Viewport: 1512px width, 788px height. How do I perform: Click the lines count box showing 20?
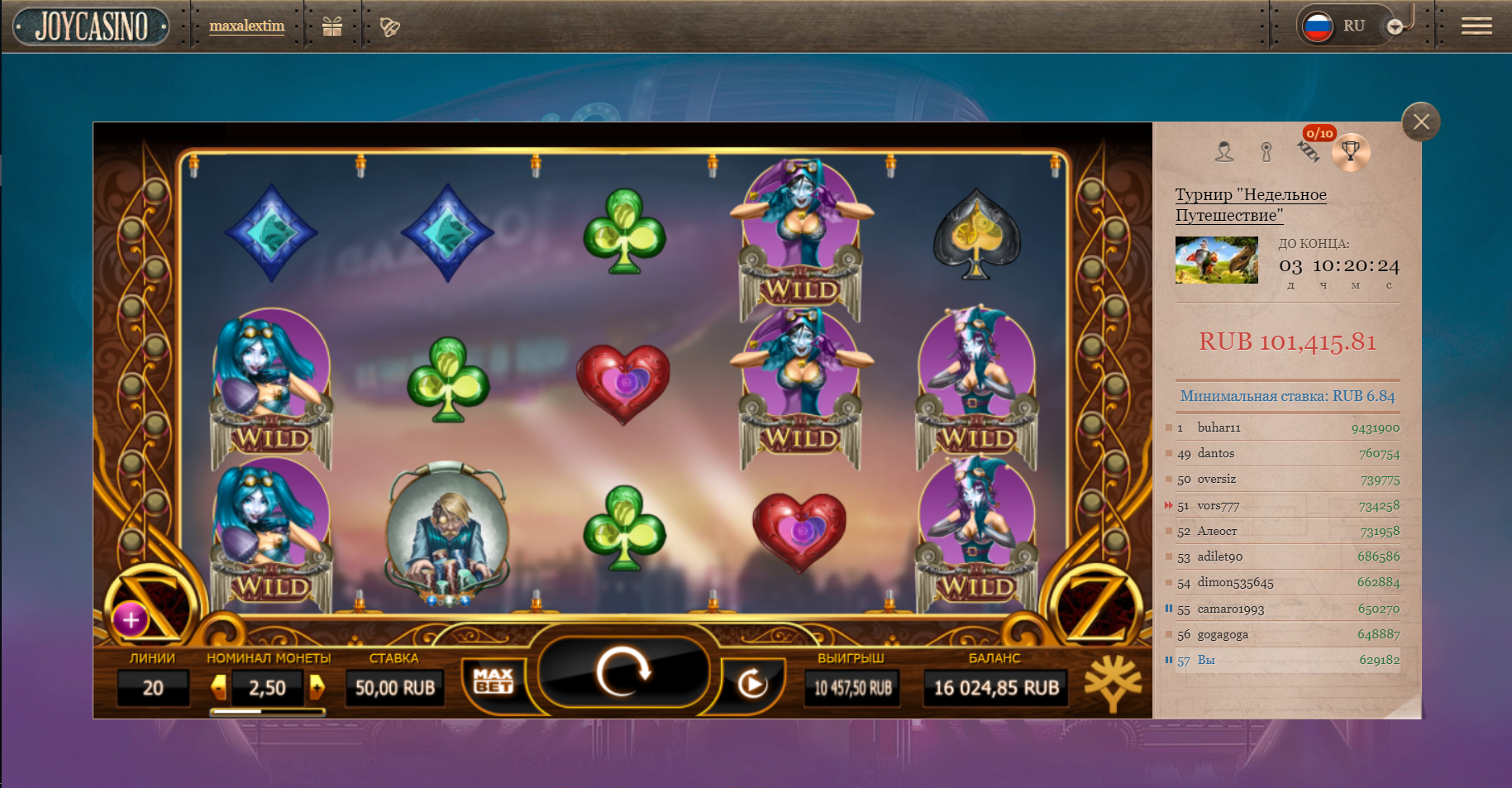pos(153,687)
